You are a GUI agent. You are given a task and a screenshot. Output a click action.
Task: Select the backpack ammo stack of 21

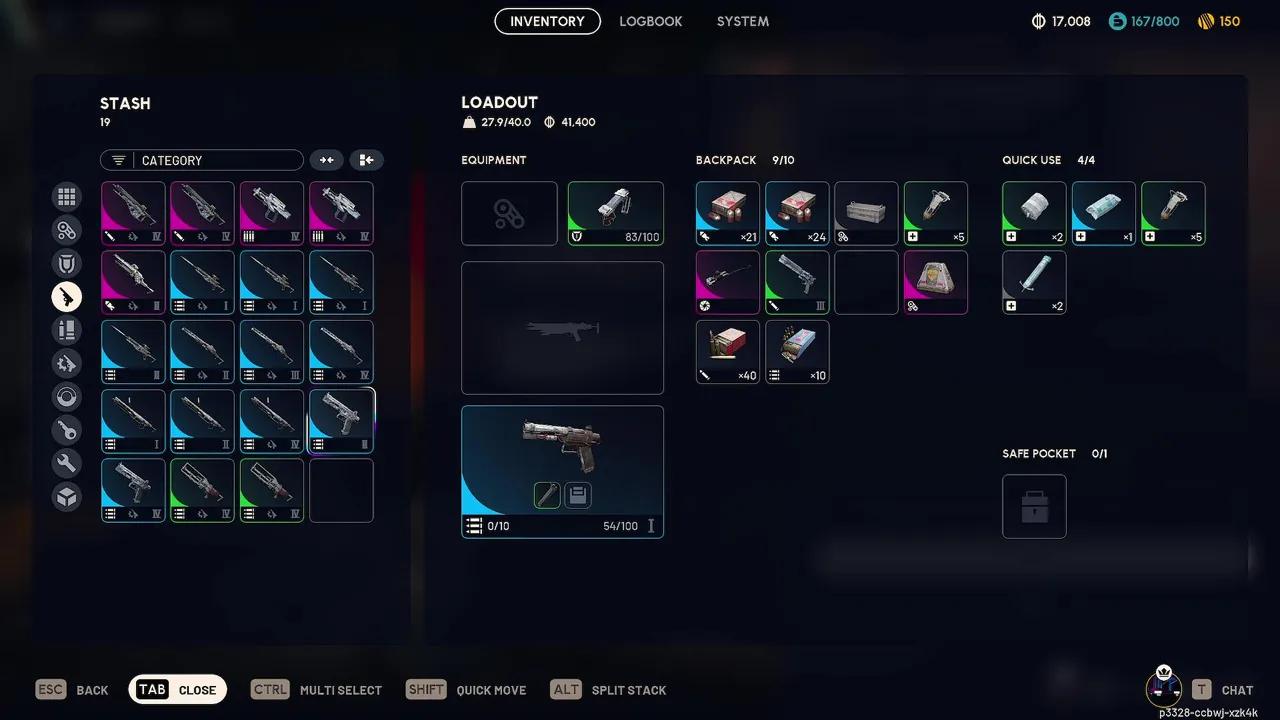click(728, 213)
